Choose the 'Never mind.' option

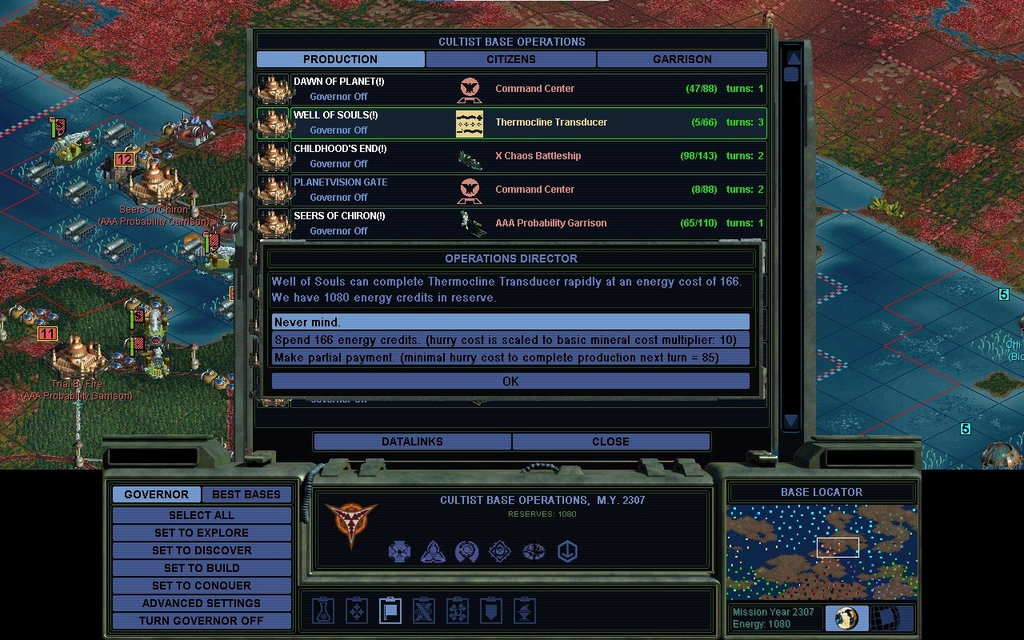[510, 322]
